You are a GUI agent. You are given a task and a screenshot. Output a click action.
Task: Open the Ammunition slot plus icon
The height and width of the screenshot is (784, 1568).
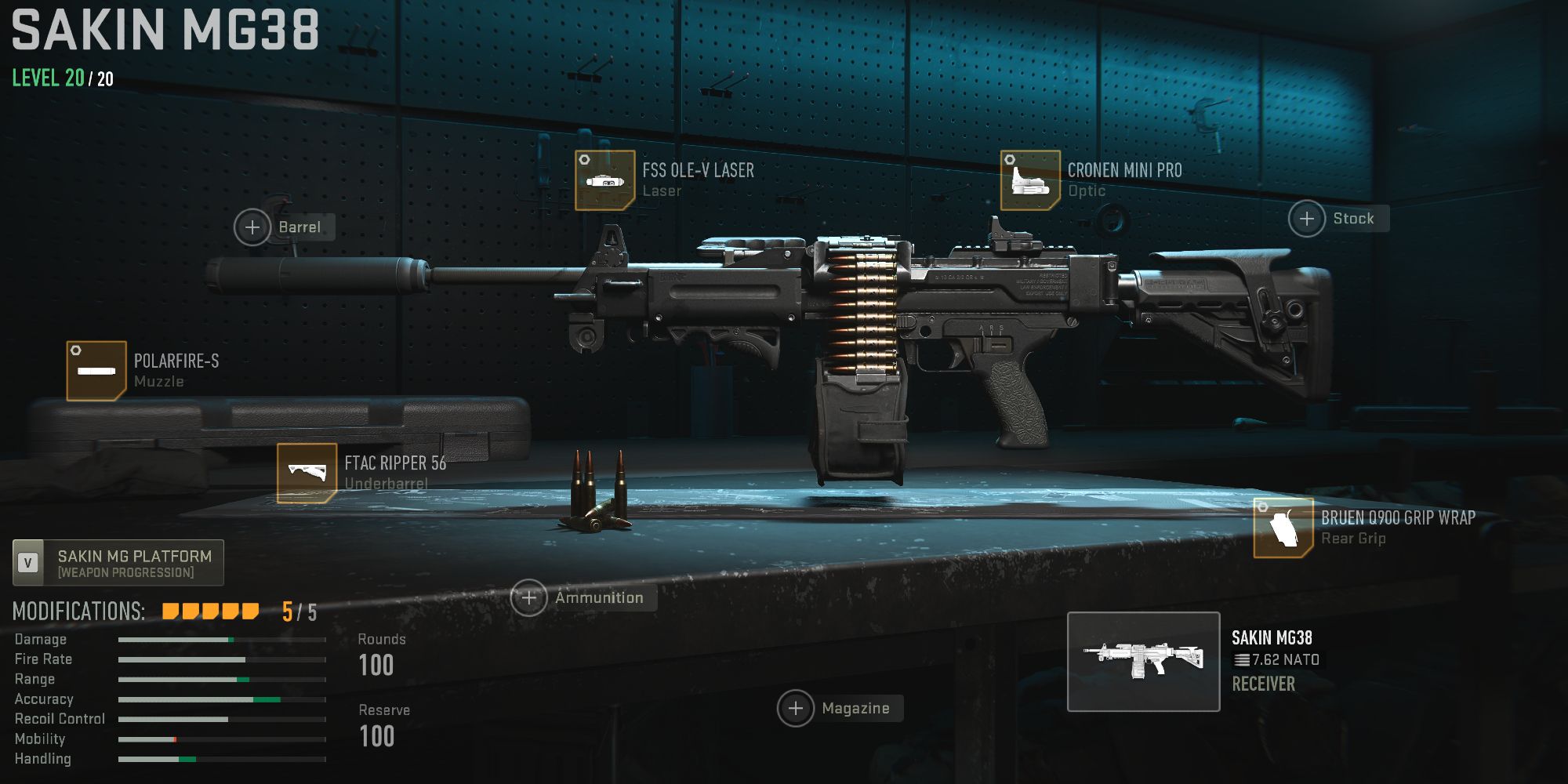pyautogui.click(x=530, y=597)
